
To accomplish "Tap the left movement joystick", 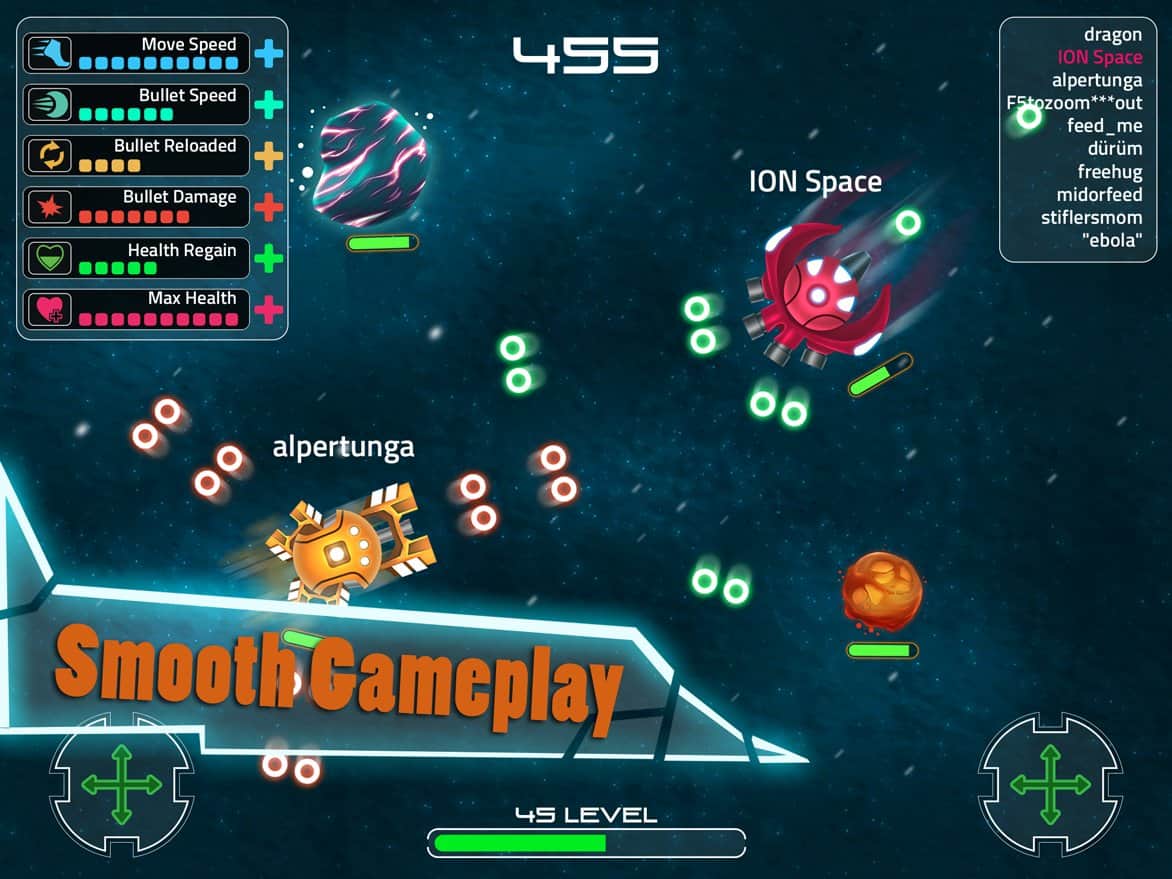I will point(121,784).
